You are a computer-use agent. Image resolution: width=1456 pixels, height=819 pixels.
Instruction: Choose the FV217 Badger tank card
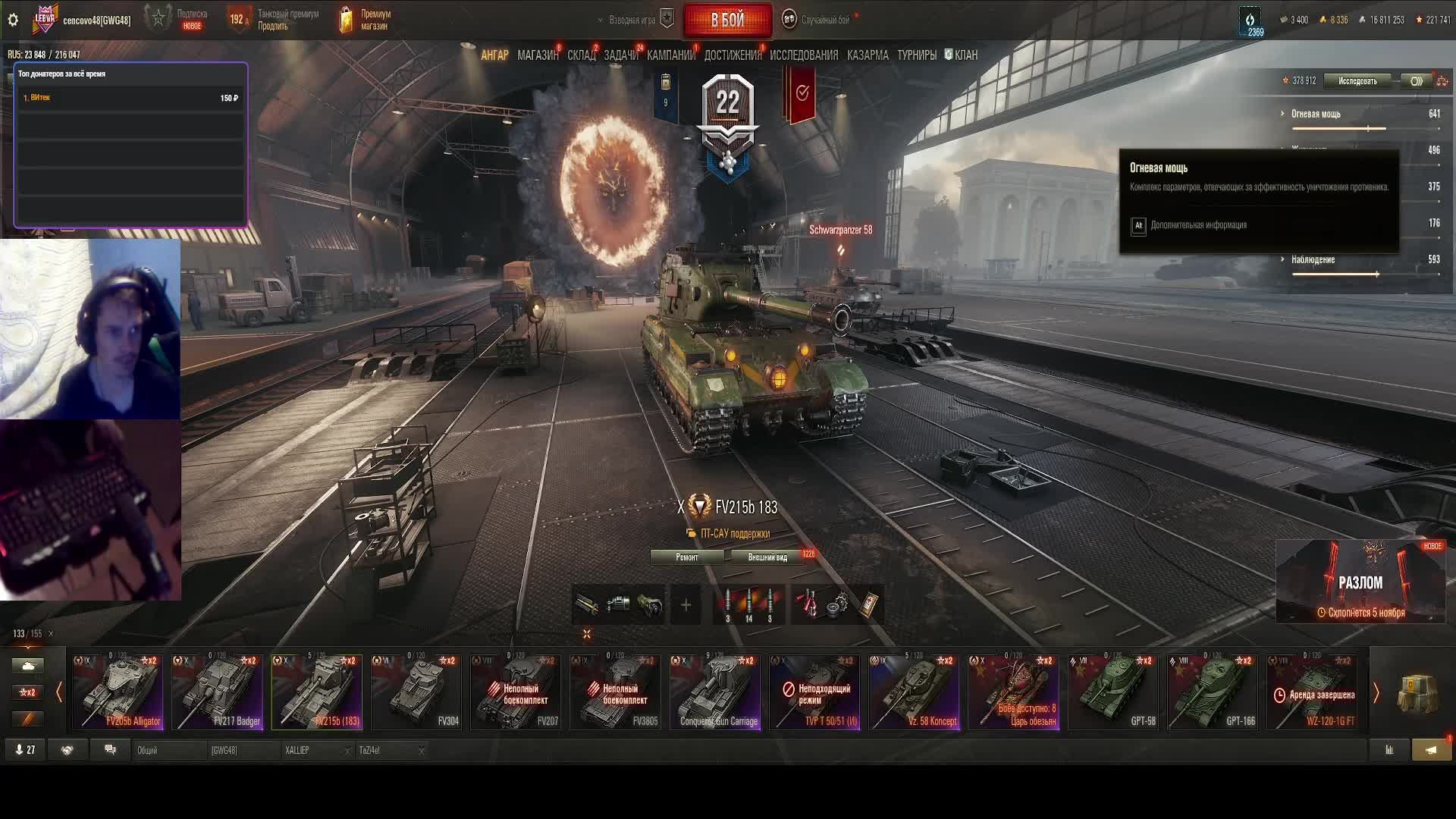point(217,692)
